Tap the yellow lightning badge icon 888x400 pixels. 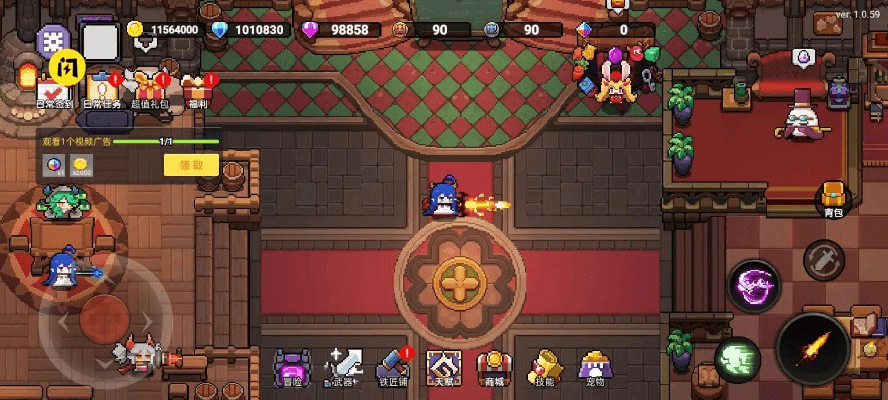66,67
